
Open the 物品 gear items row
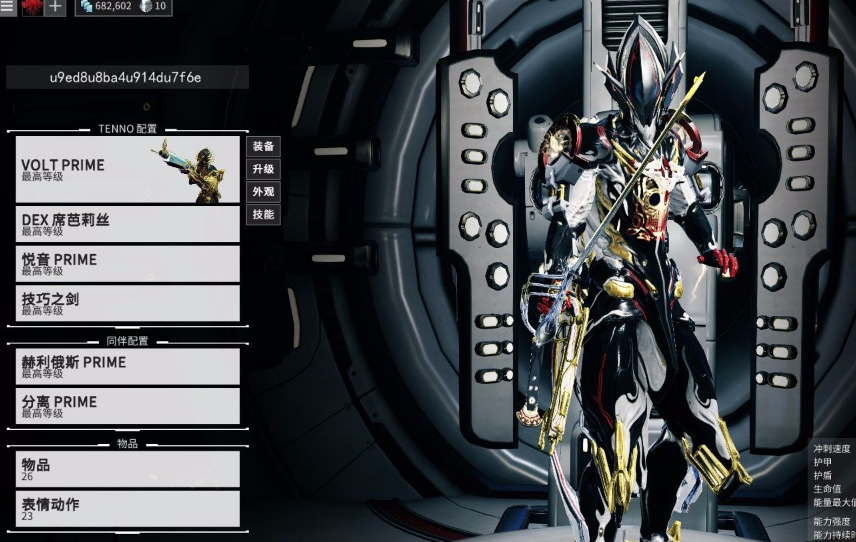[128, 469]
